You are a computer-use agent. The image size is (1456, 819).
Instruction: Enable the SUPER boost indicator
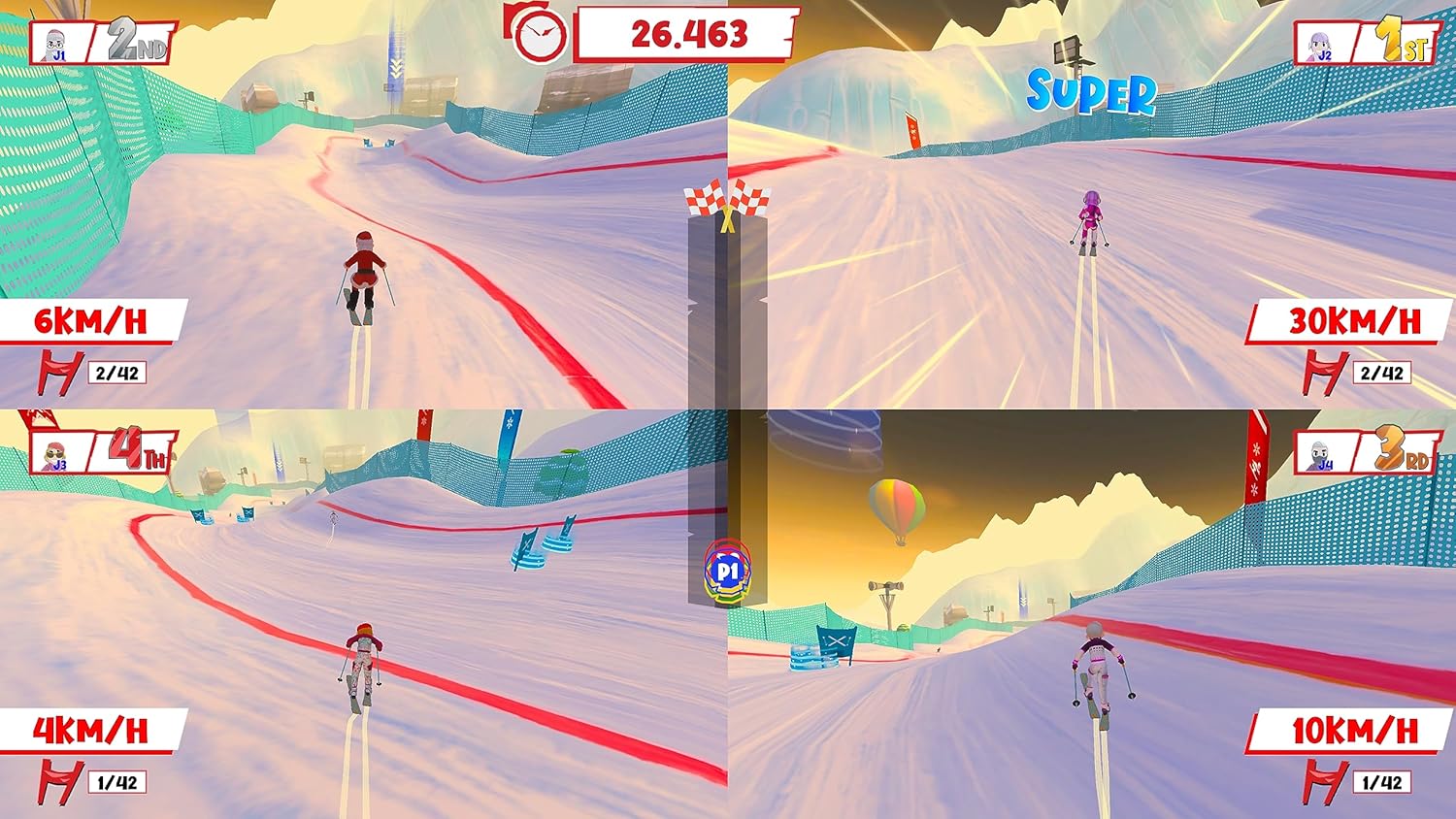1090,90
